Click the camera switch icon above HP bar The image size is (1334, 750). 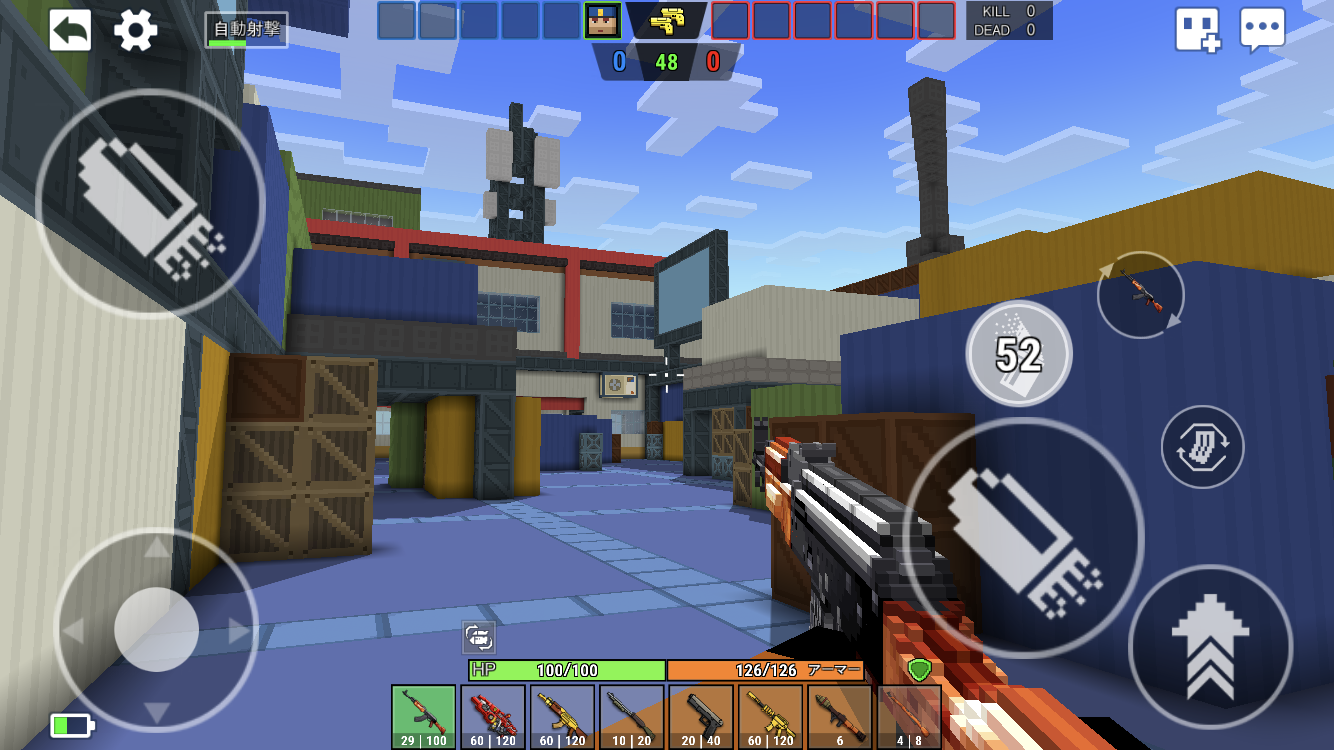pos(479,638)
